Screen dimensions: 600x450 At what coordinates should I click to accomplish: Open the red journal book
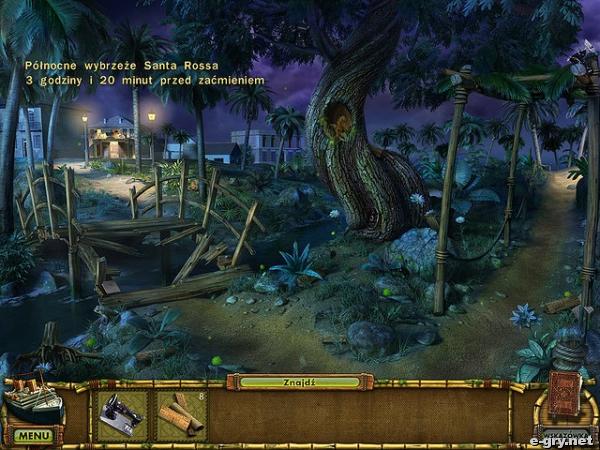pyautogui.click(x=564, y=396)
